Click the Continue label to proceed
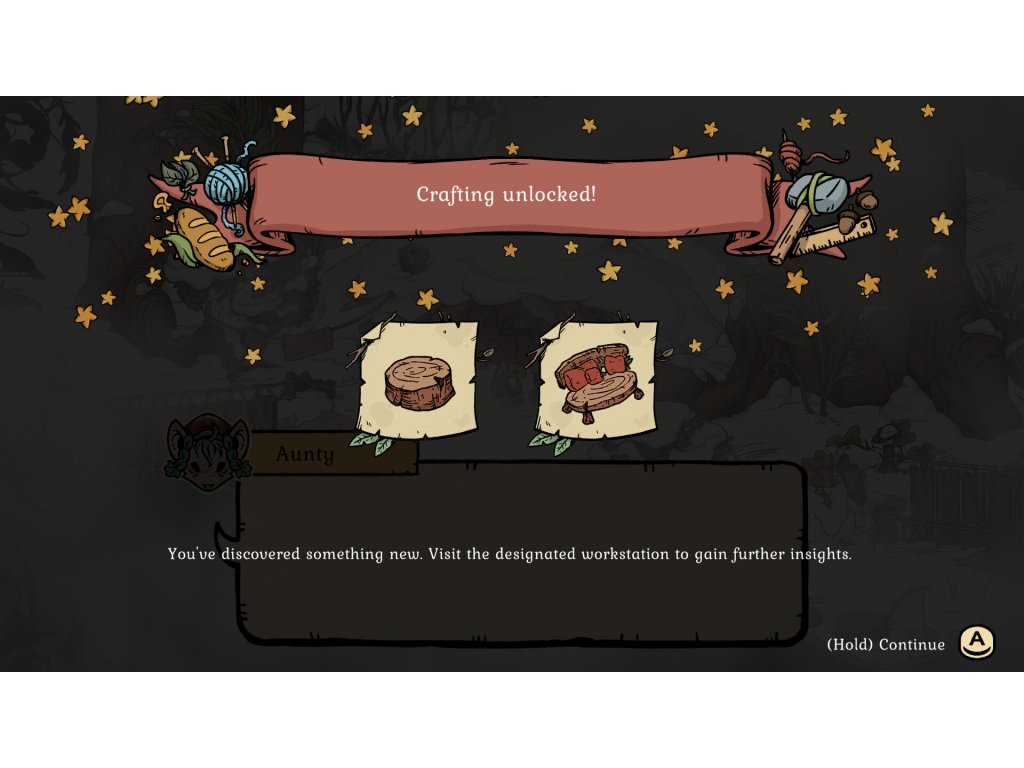 click(886, 644)
